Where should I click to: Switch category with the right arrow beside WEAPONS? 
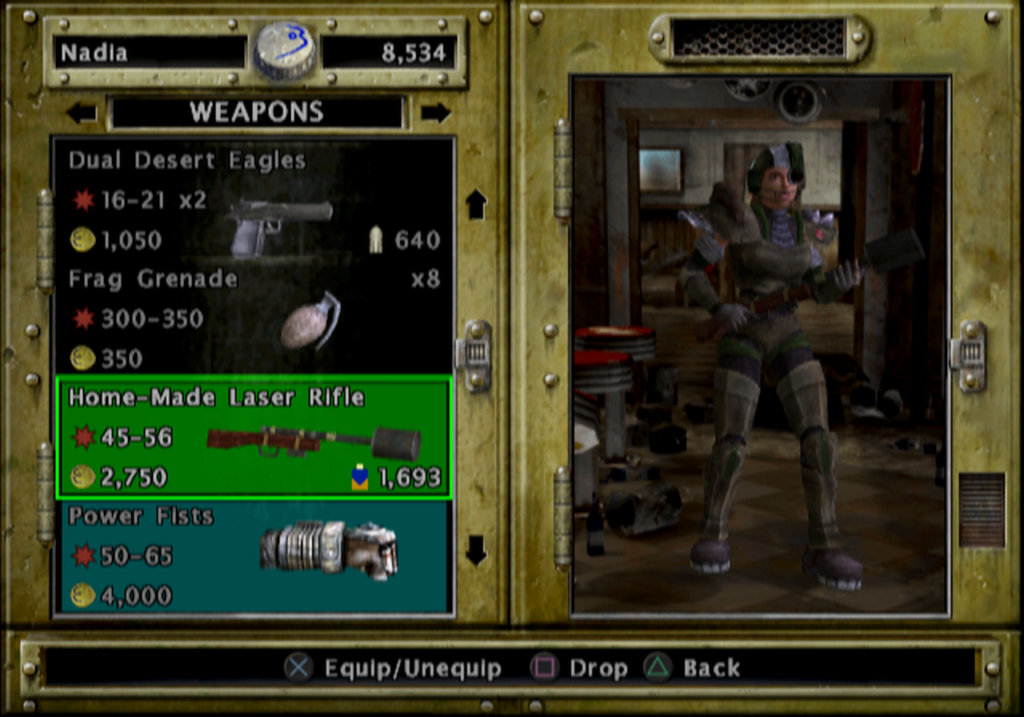435,113
